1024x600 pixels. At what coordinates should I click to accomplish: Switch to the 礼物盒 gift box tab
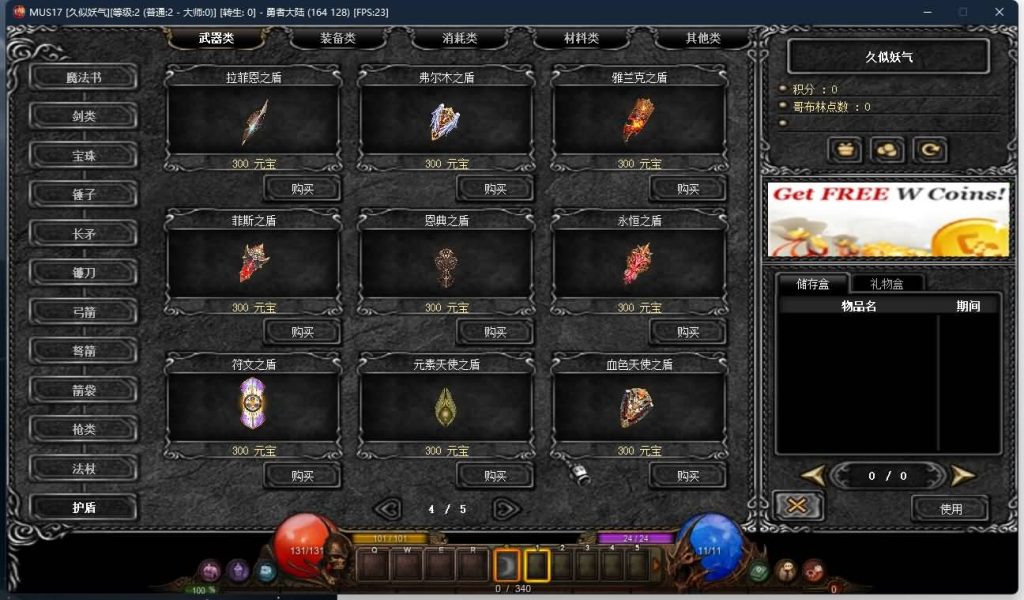[886, 284]
